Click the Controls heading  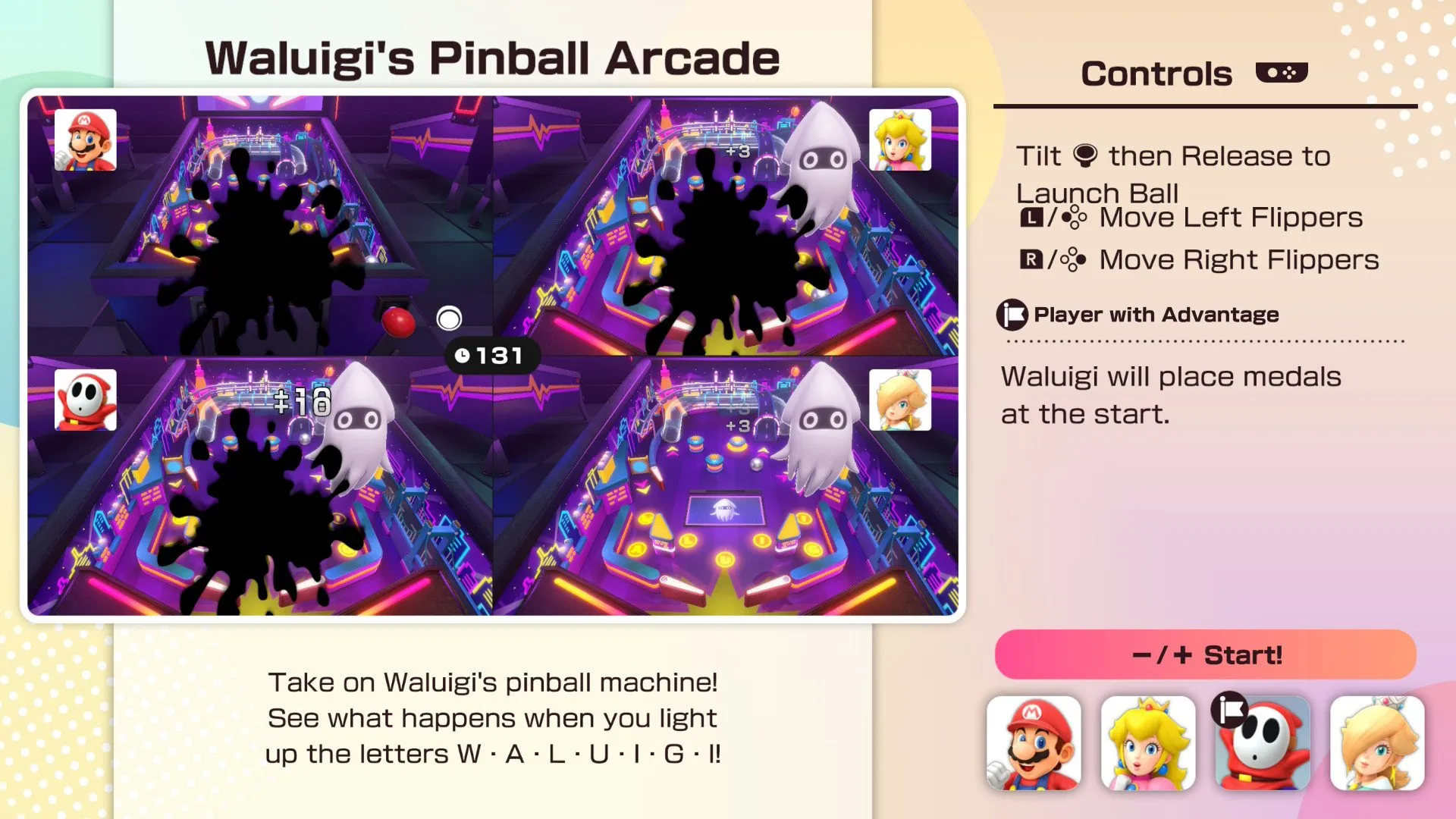(x=1157, y=72)
